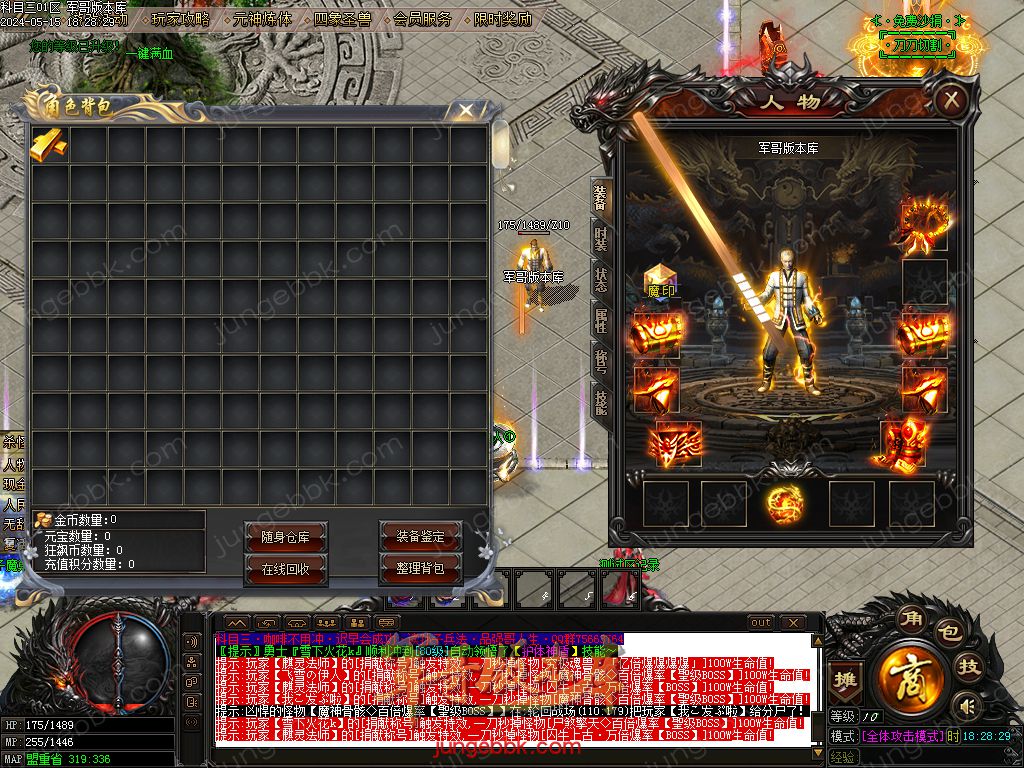Image resolution: width=1024 pixels, height=768 pixels.
Task: Close the 人物 character panel
Action: (952, 99)
